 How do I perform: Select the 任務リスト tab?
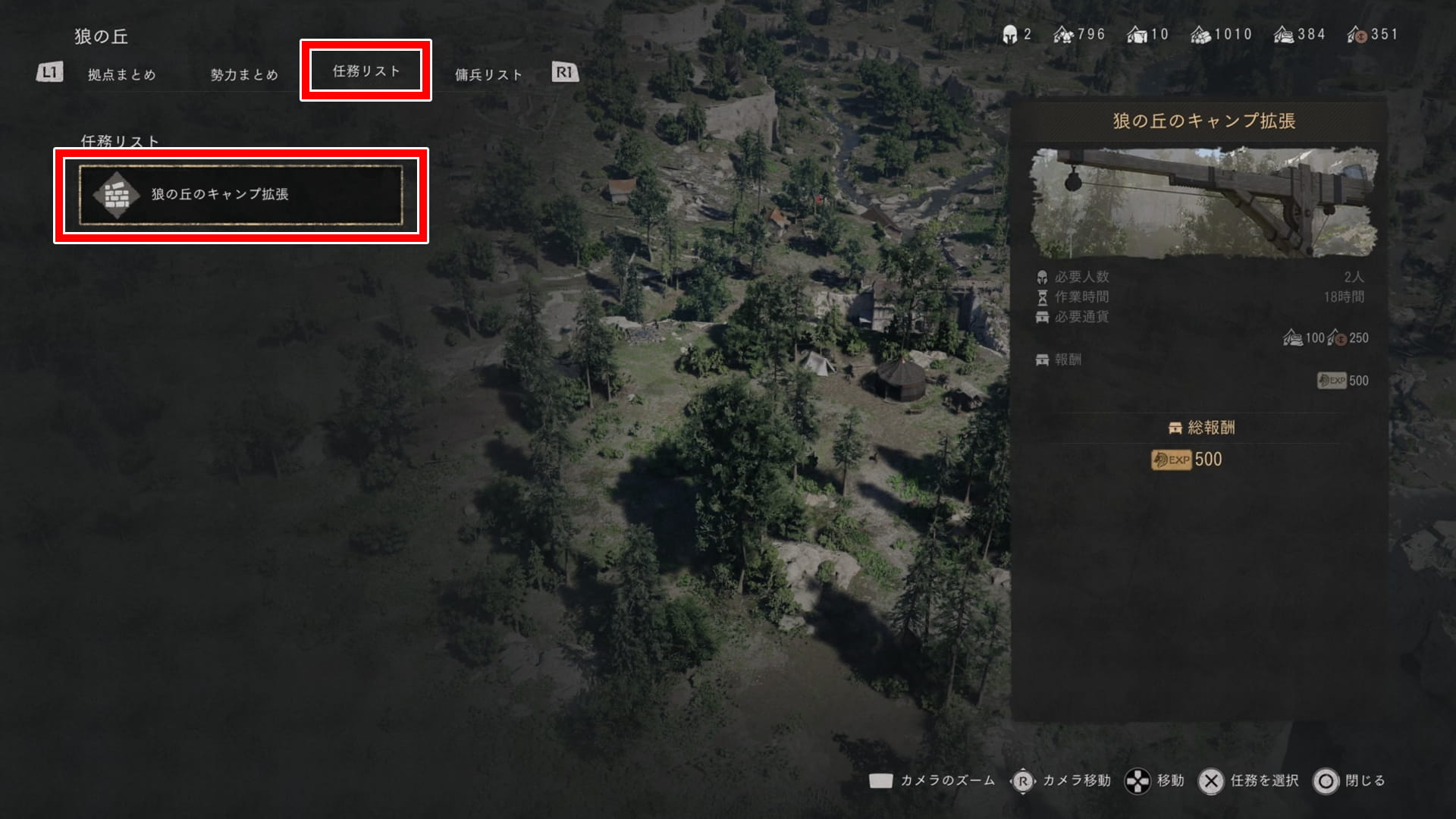click(366, 71)
